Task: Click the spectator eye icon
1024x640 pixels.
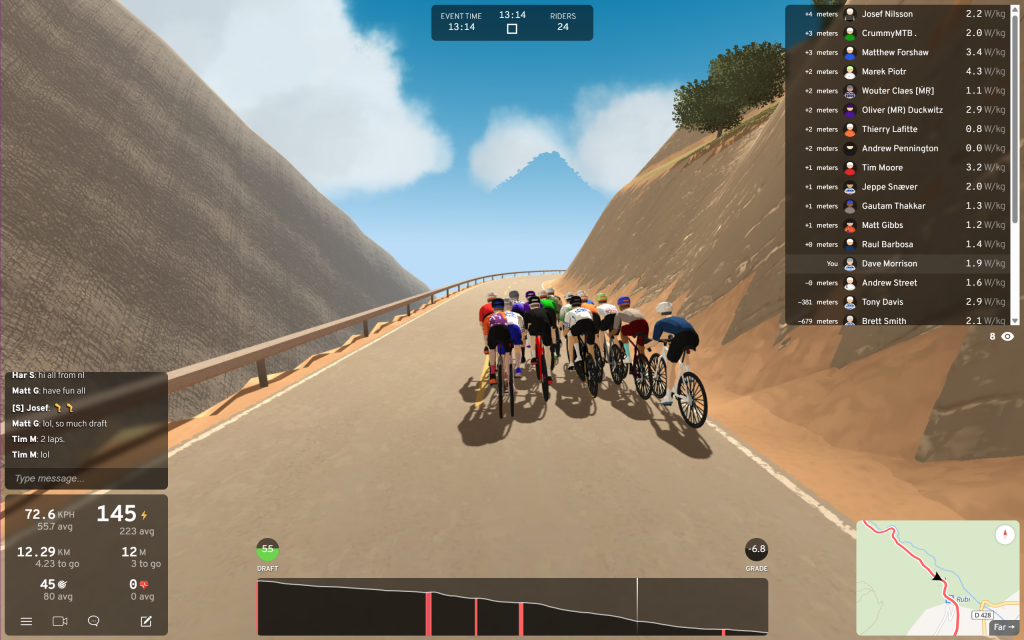Action: tap(1007, 337)
